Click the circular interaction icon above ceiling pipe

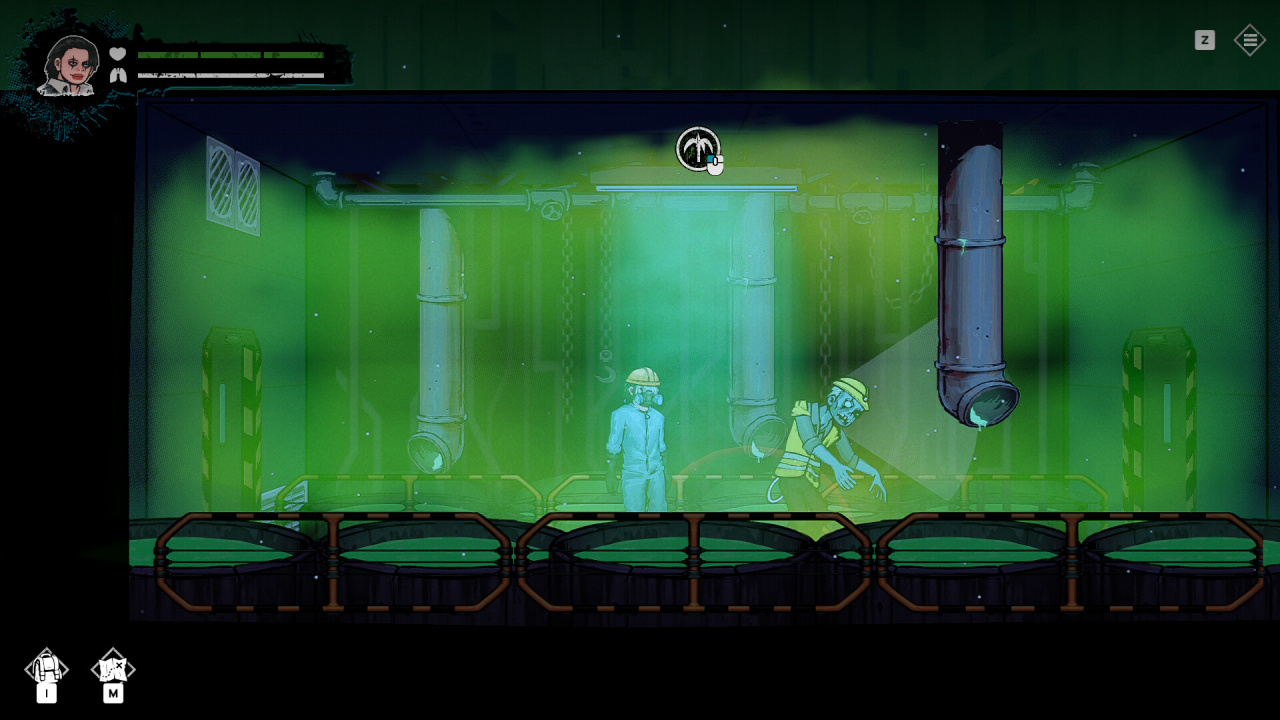697,148
